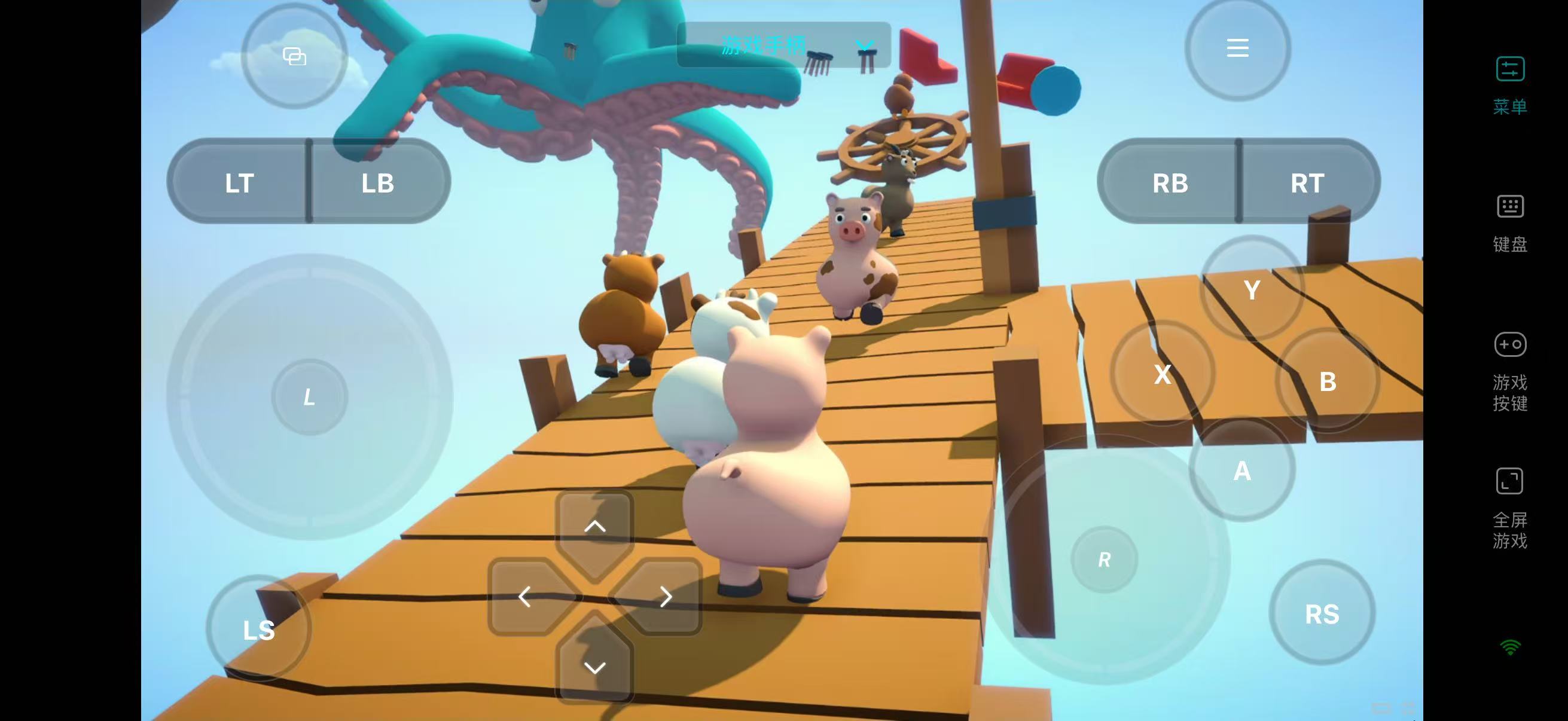Click the RS stick button

[x=1322, y=613]
